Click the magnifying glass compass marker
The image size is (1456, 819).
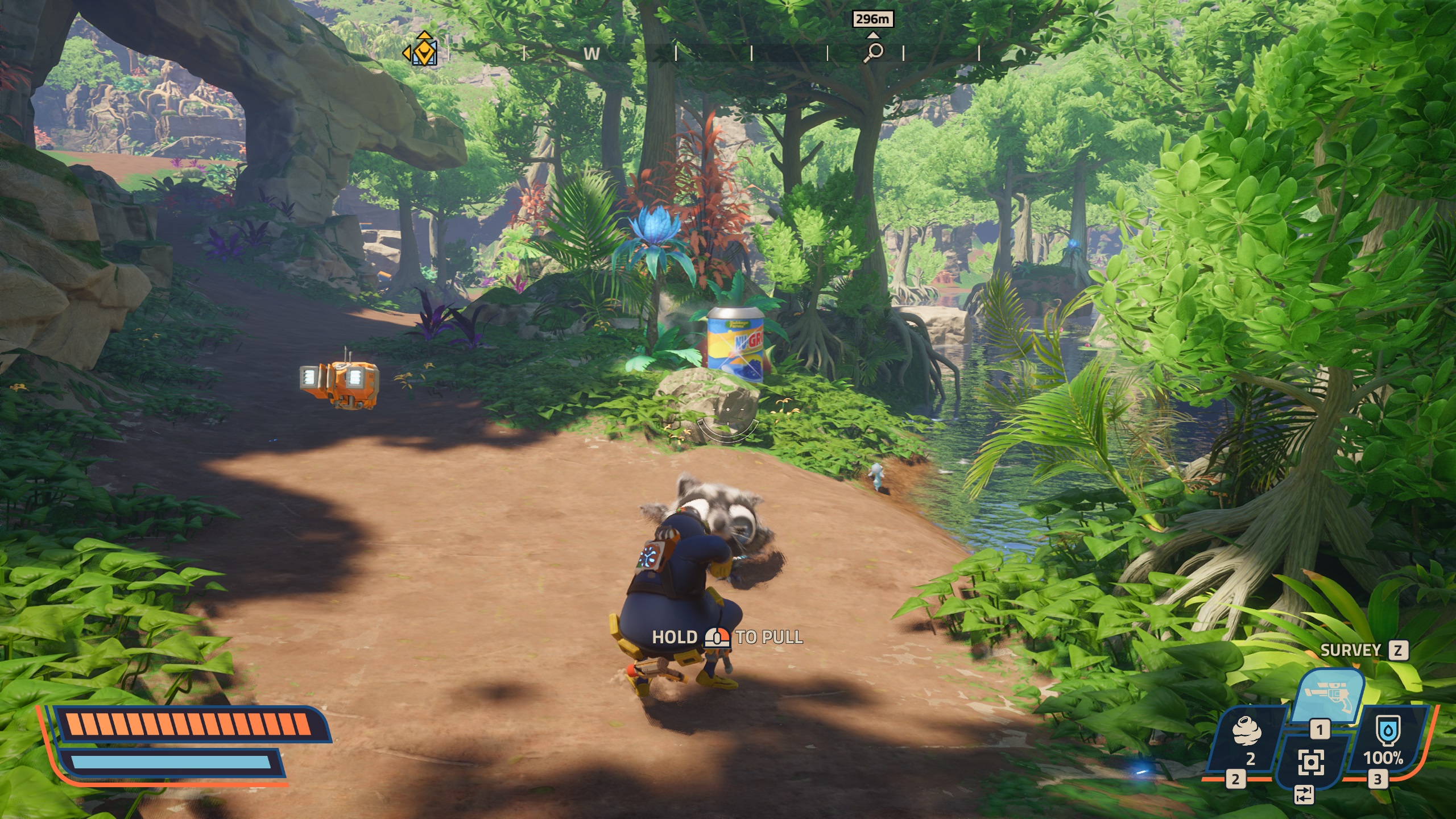[874, 52]
